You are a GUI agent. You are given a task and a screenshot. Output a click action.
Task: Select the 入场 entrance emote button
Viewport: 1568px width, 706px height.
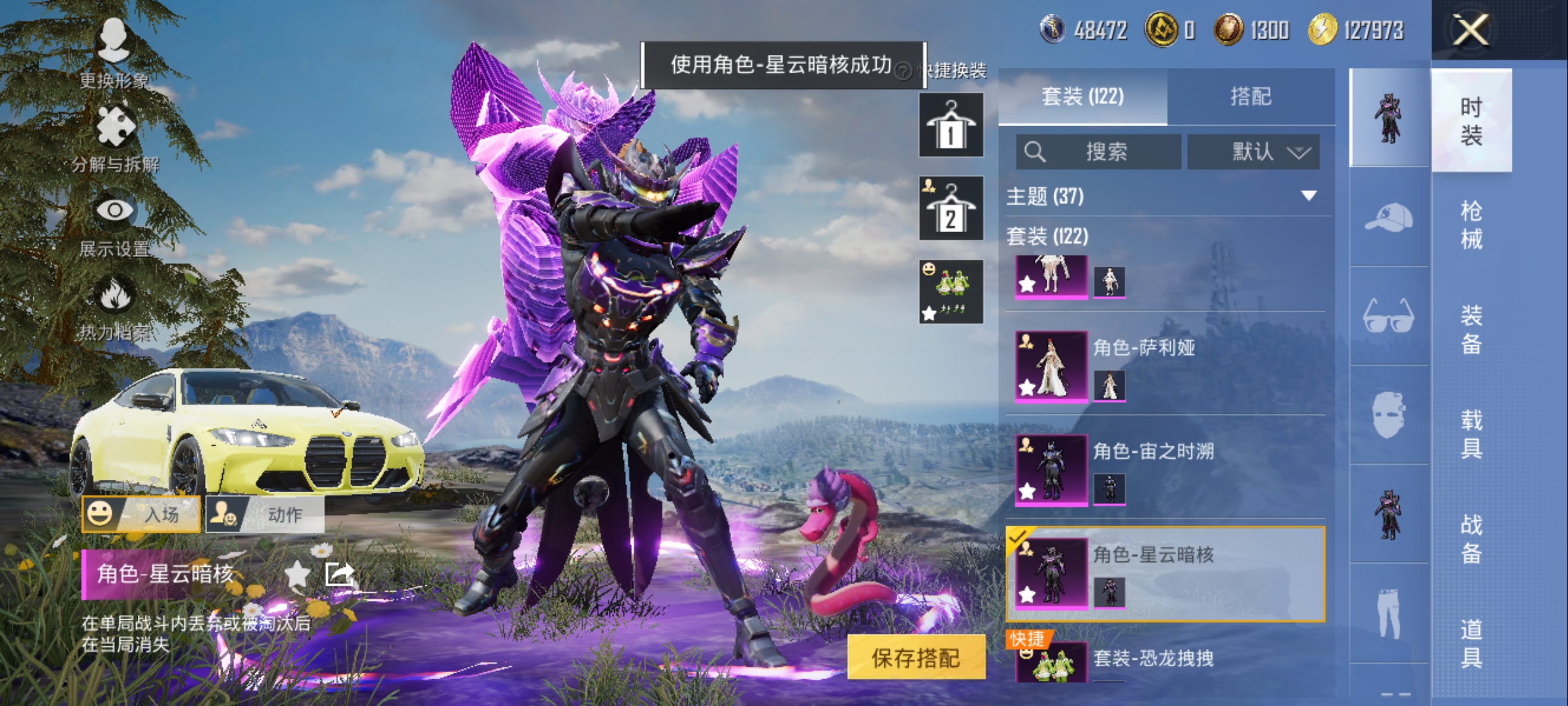141,514
